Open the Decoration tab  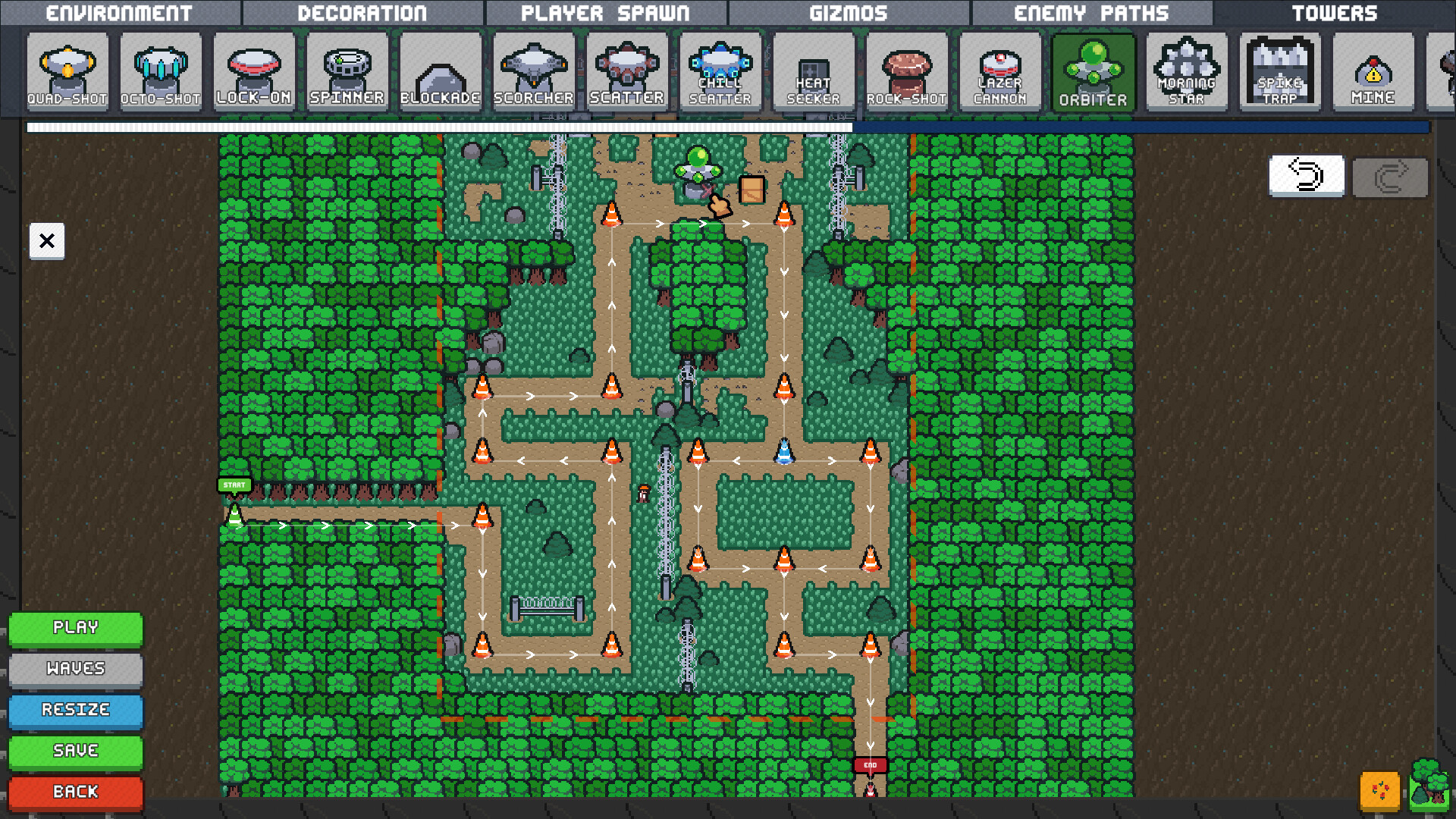(362, 11)
